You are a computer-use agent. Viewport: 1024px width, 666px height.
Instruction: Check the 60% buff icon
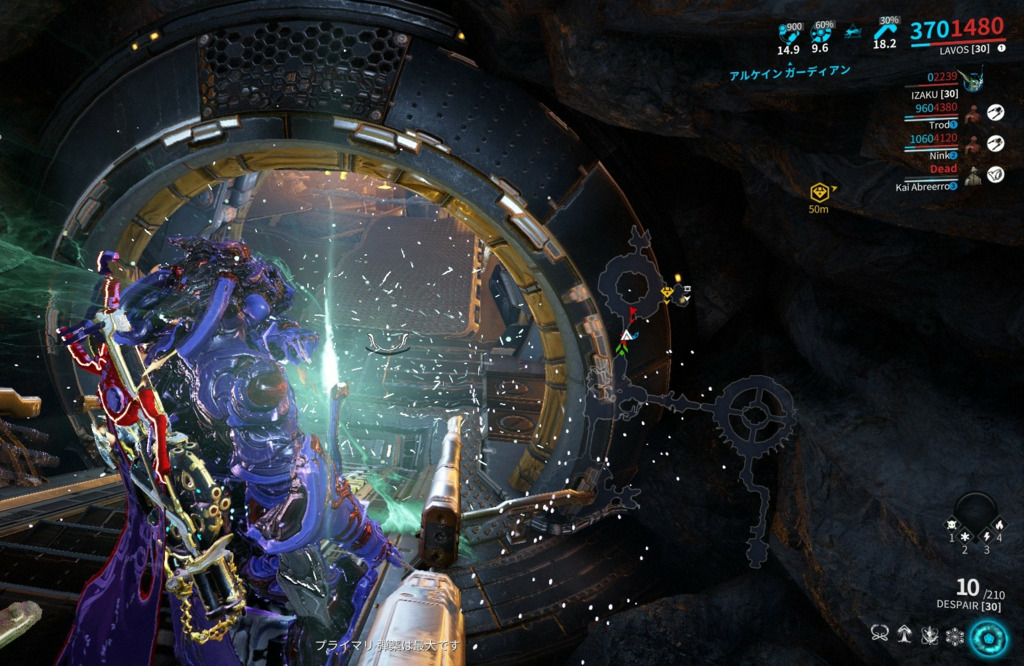(821, 32)
